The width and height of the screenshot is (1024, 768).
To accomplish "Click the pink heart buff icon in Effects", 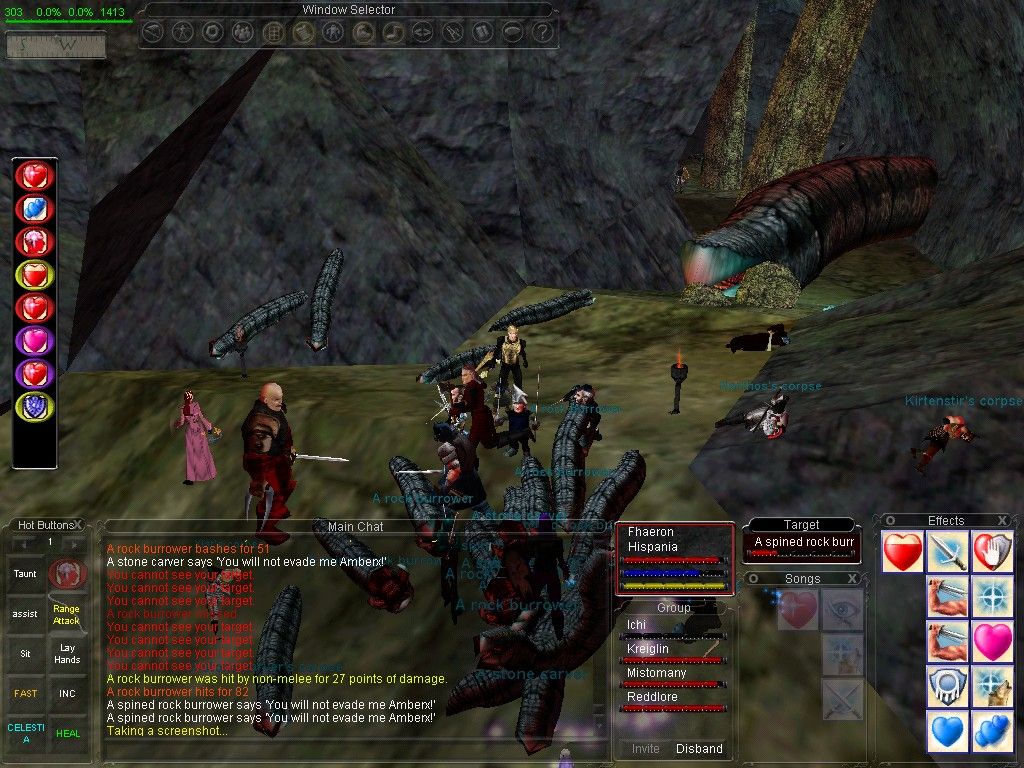I will click(x=992, y=641).
